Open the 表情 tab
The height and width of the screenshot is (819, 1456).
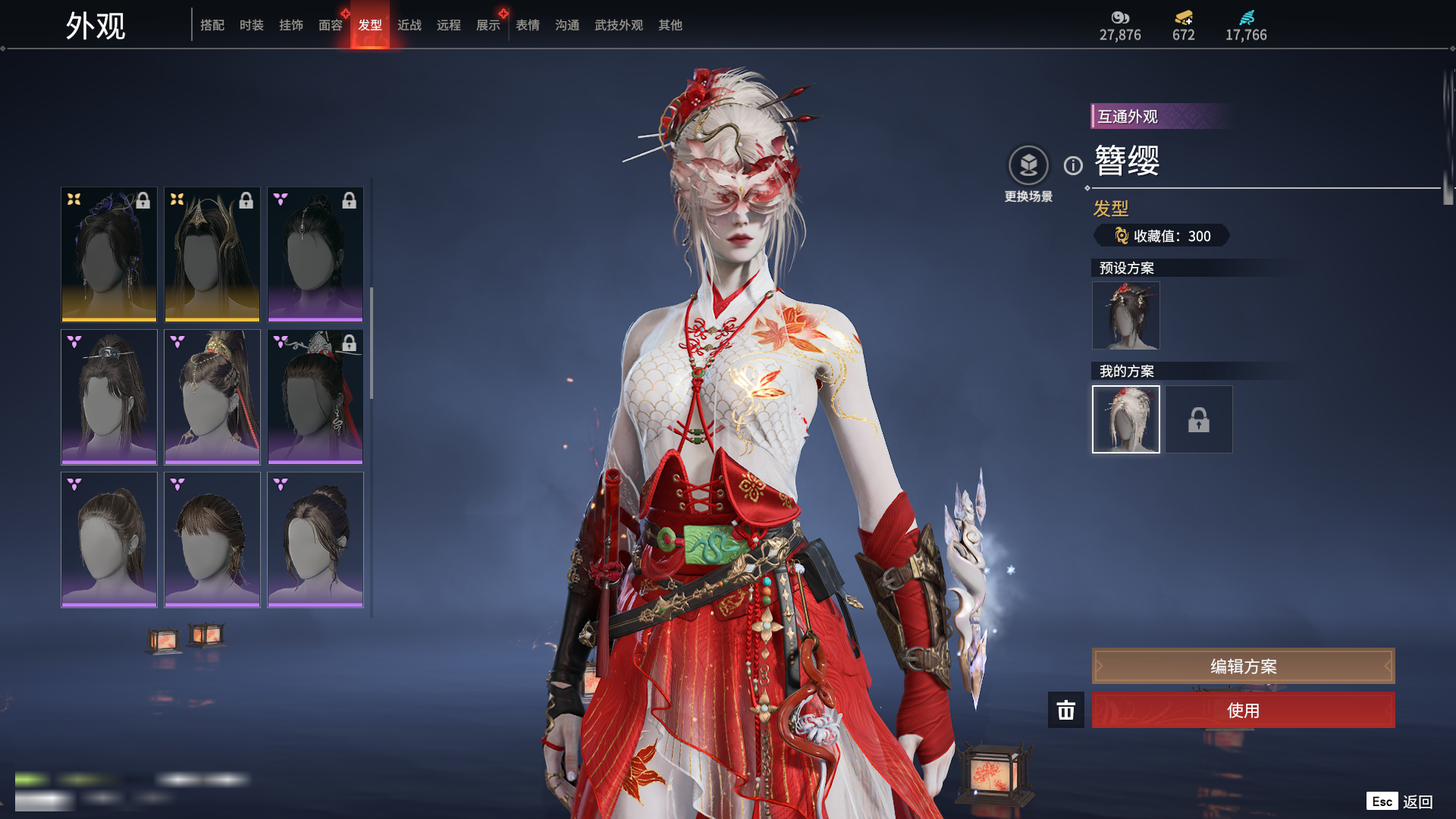coord(528,26)
